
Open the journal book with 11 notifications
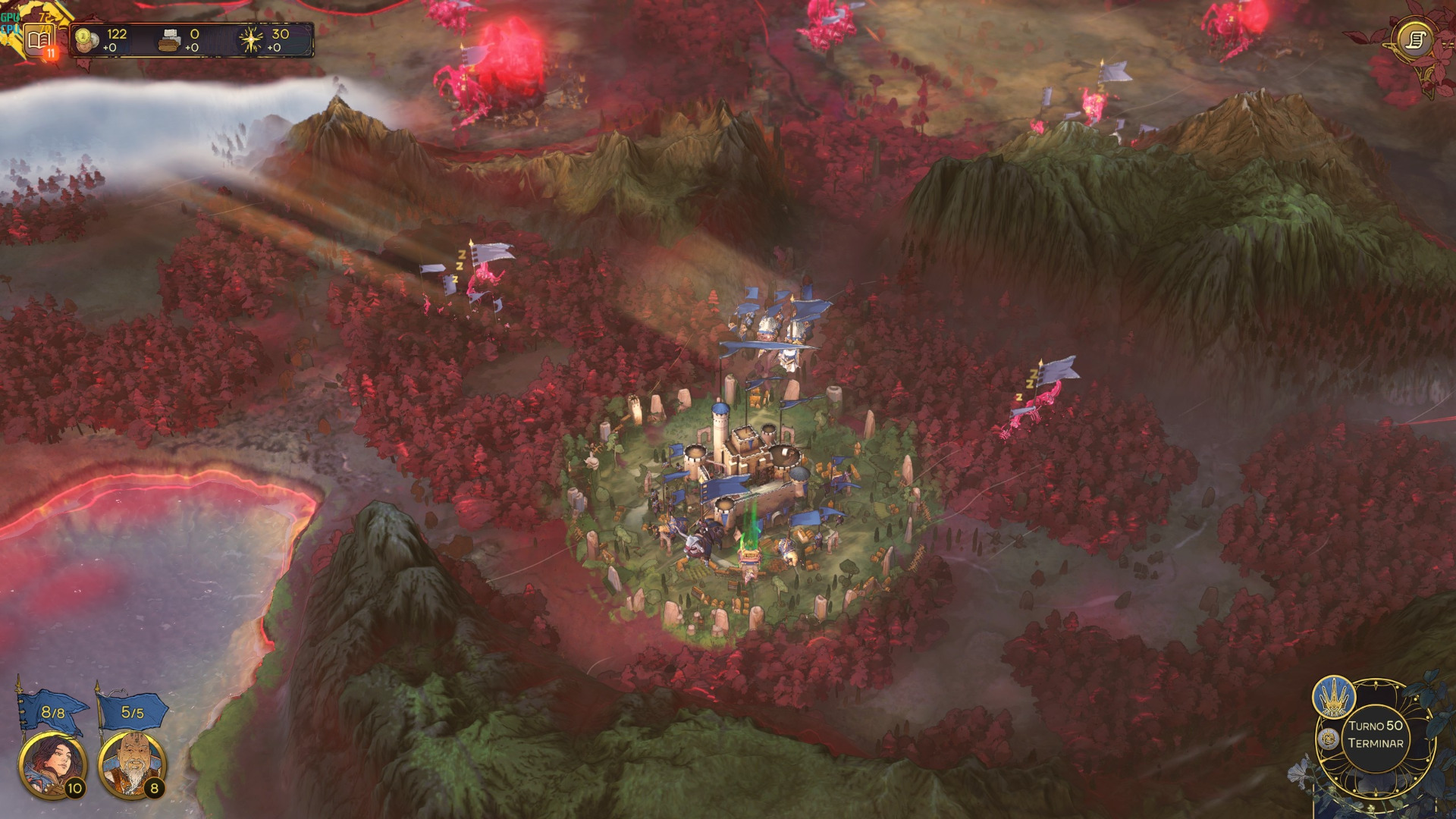point(38,40)
